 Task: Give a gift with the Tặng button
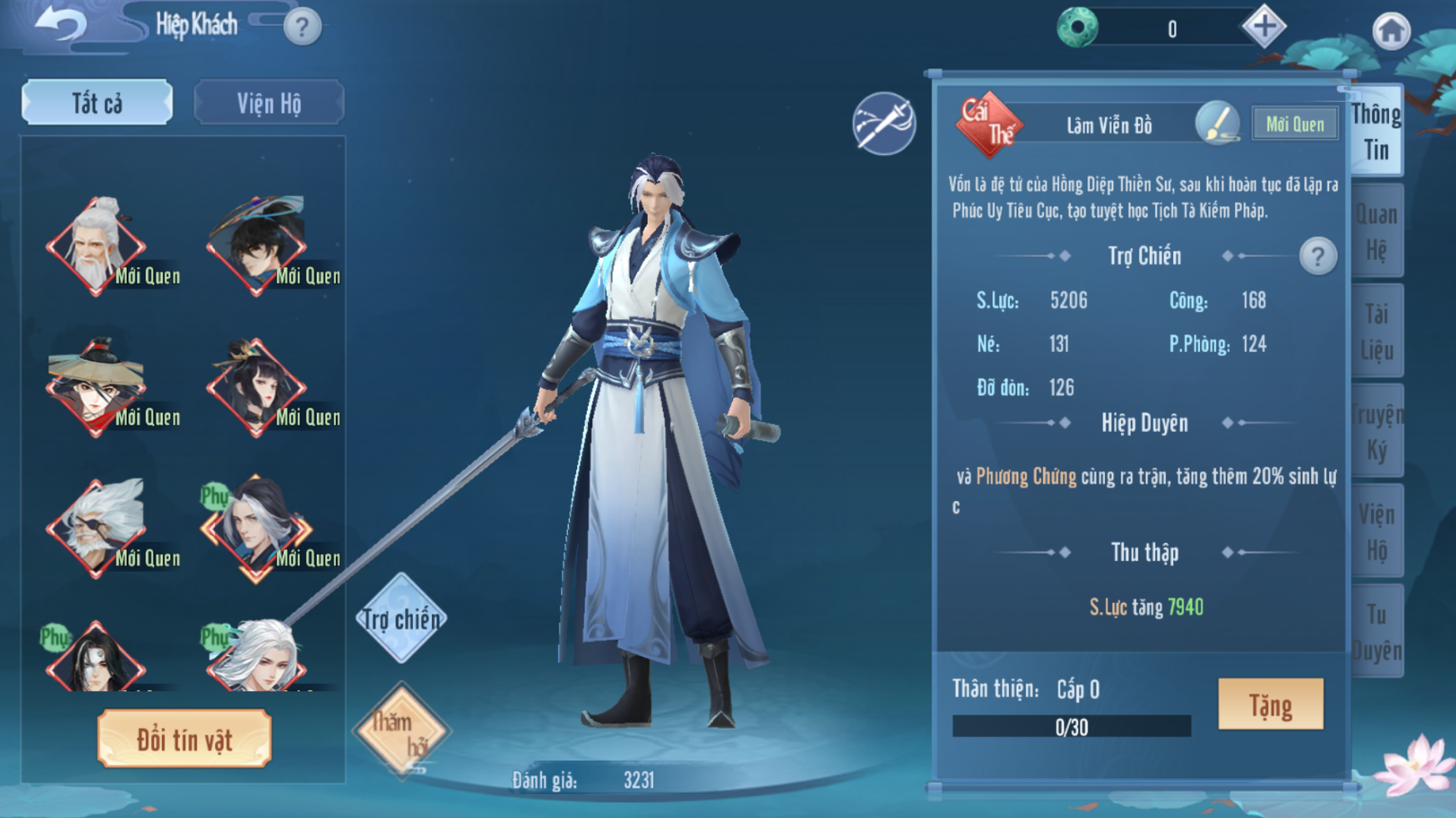point(1270,705)
